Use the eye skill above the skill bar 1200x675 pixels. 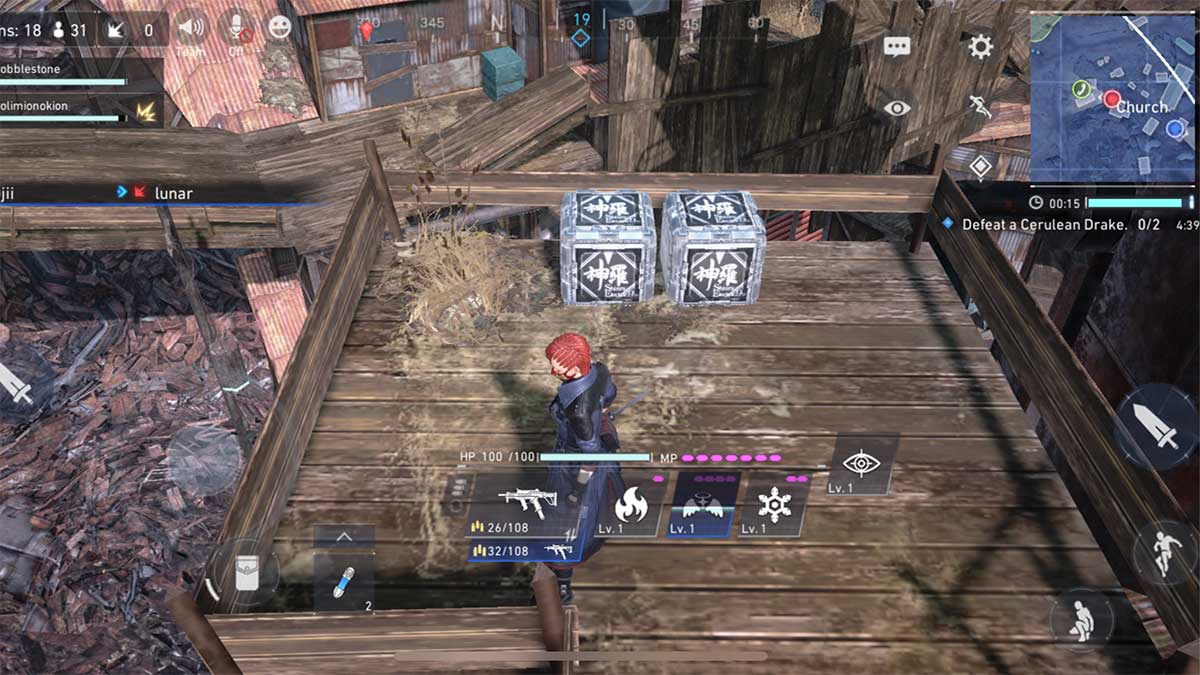tap(860, 464)
